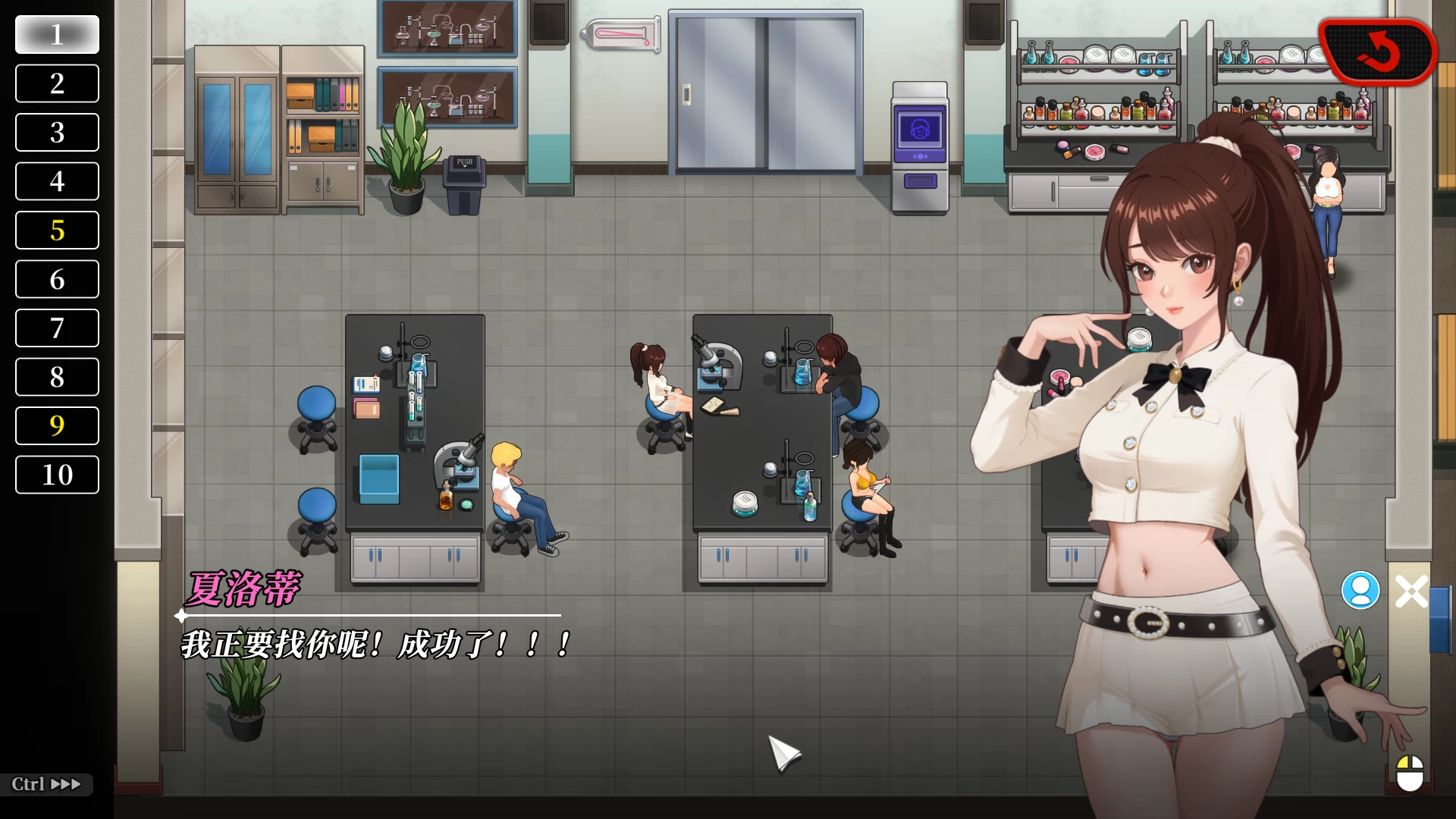Click the X to close the dialogue
The width and height of the screenshot is (1456, 819).
(1410, 590)
